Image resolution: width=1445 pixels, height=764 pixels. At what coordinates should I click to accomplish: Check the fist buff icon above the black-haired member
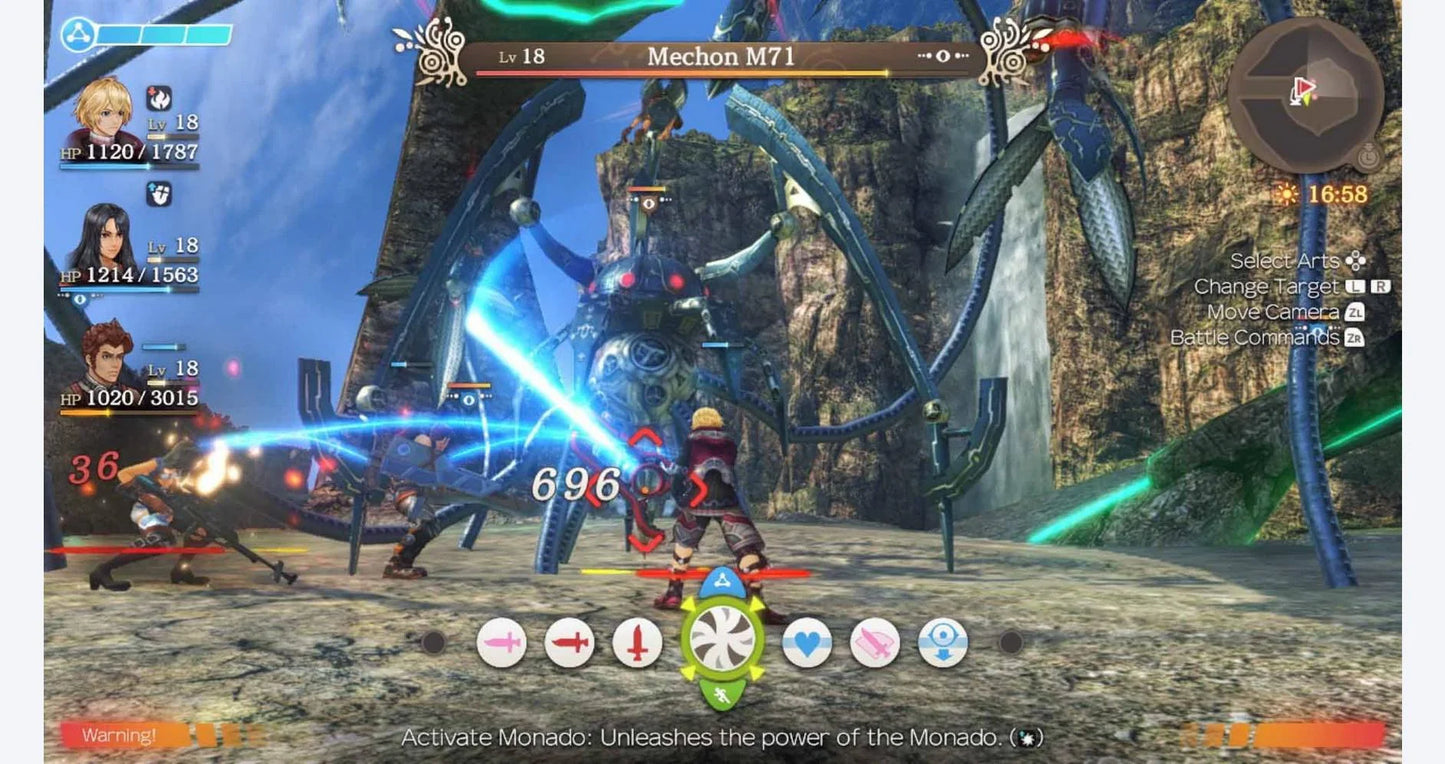click(x=158, y=194)
